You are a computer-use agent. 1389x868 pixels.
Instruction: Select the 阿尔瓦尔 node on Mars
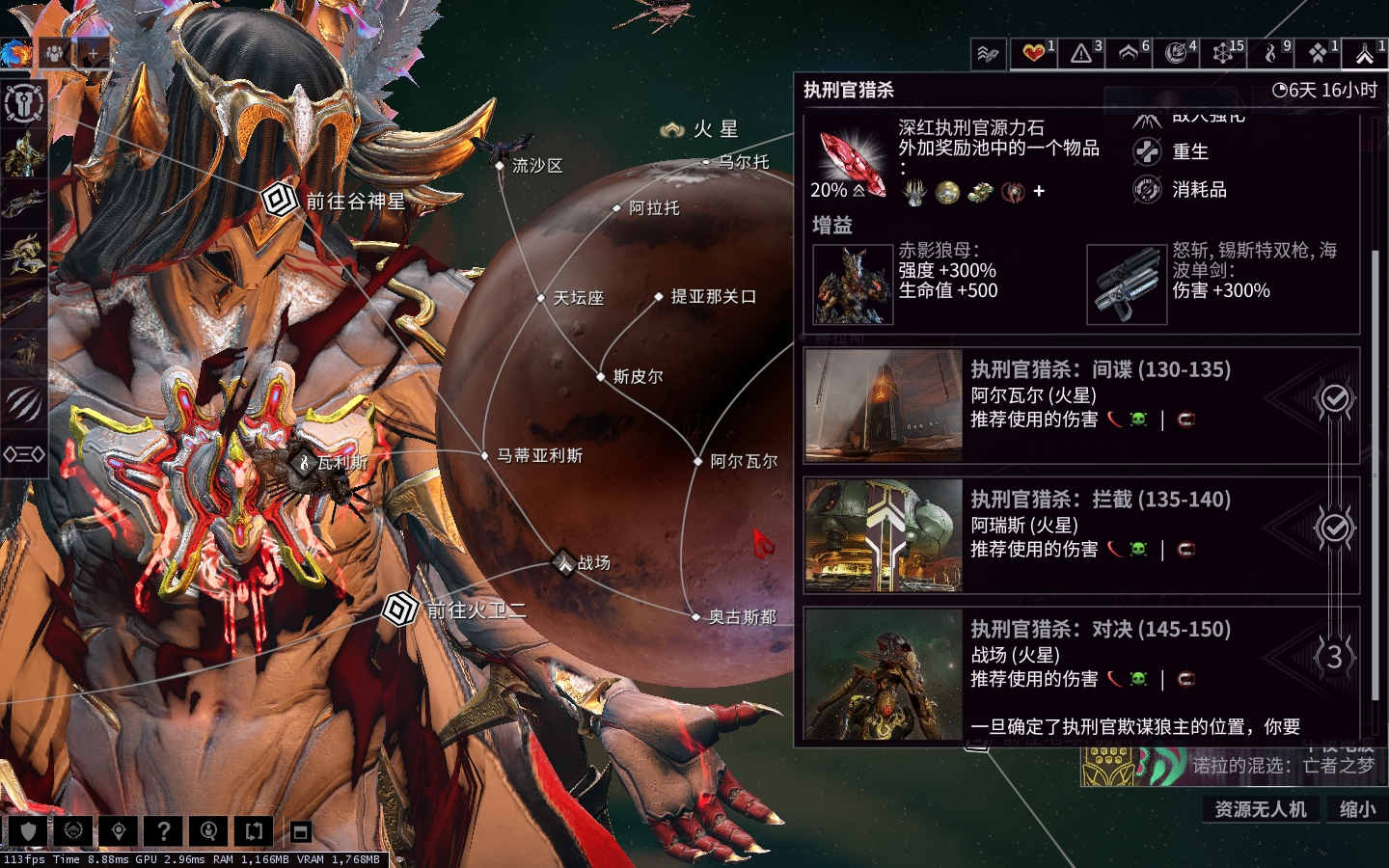pyautogui.click(x=698, y=461)
